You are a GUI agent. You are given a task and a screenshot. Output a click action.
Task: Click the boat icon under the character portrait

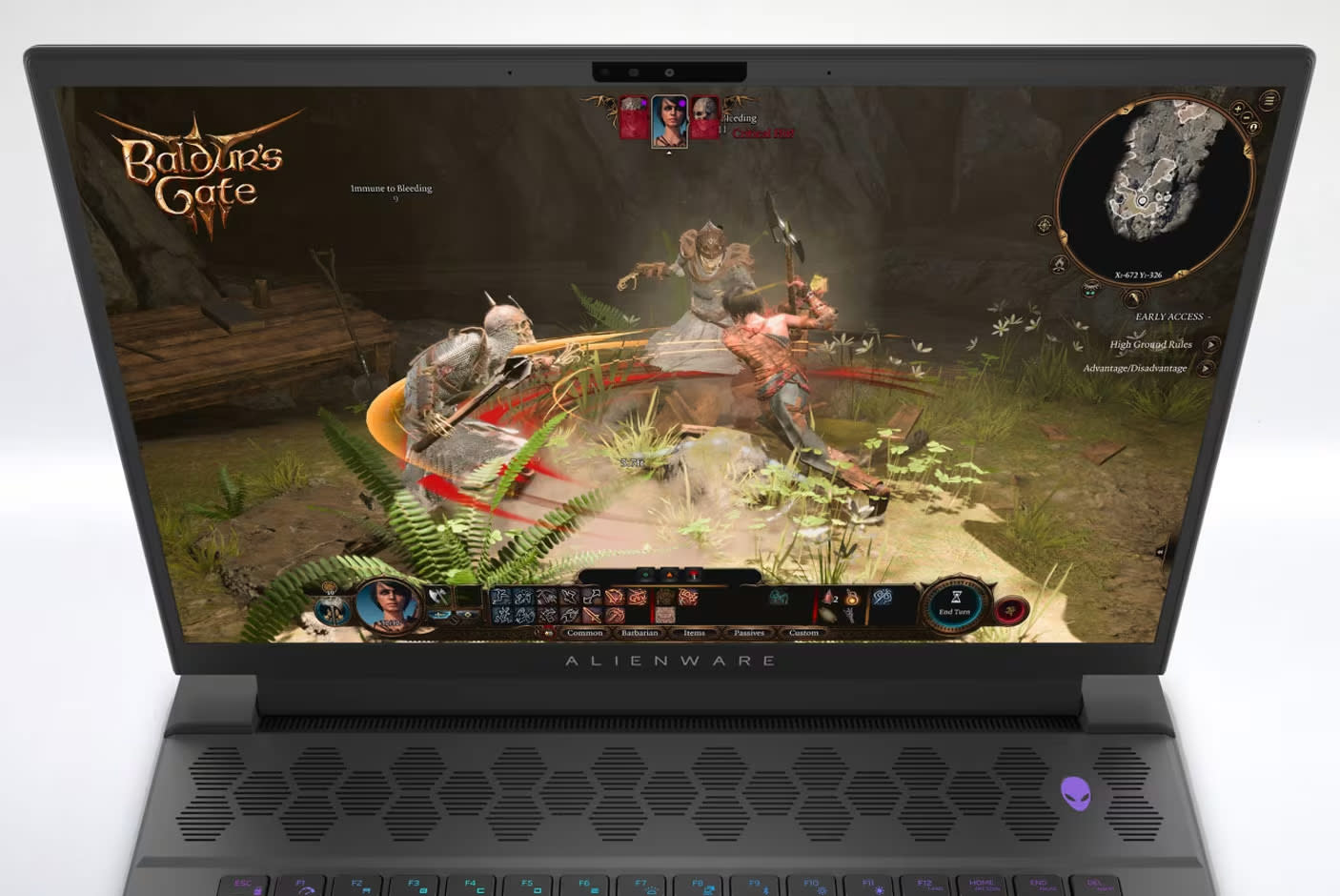(x=439, y=614)
